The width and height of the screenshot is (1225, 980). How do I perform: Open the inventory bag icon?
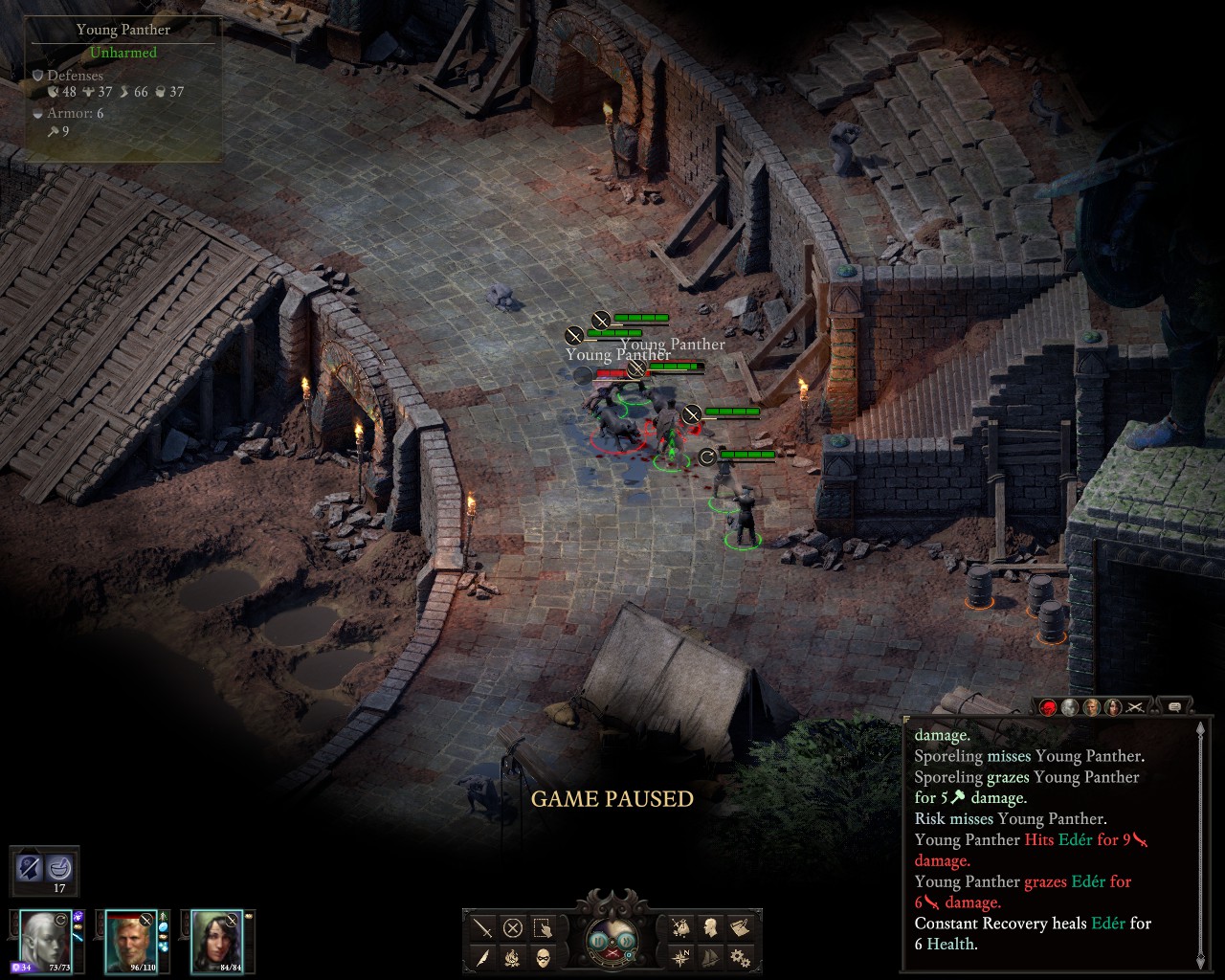pos(680,927)
